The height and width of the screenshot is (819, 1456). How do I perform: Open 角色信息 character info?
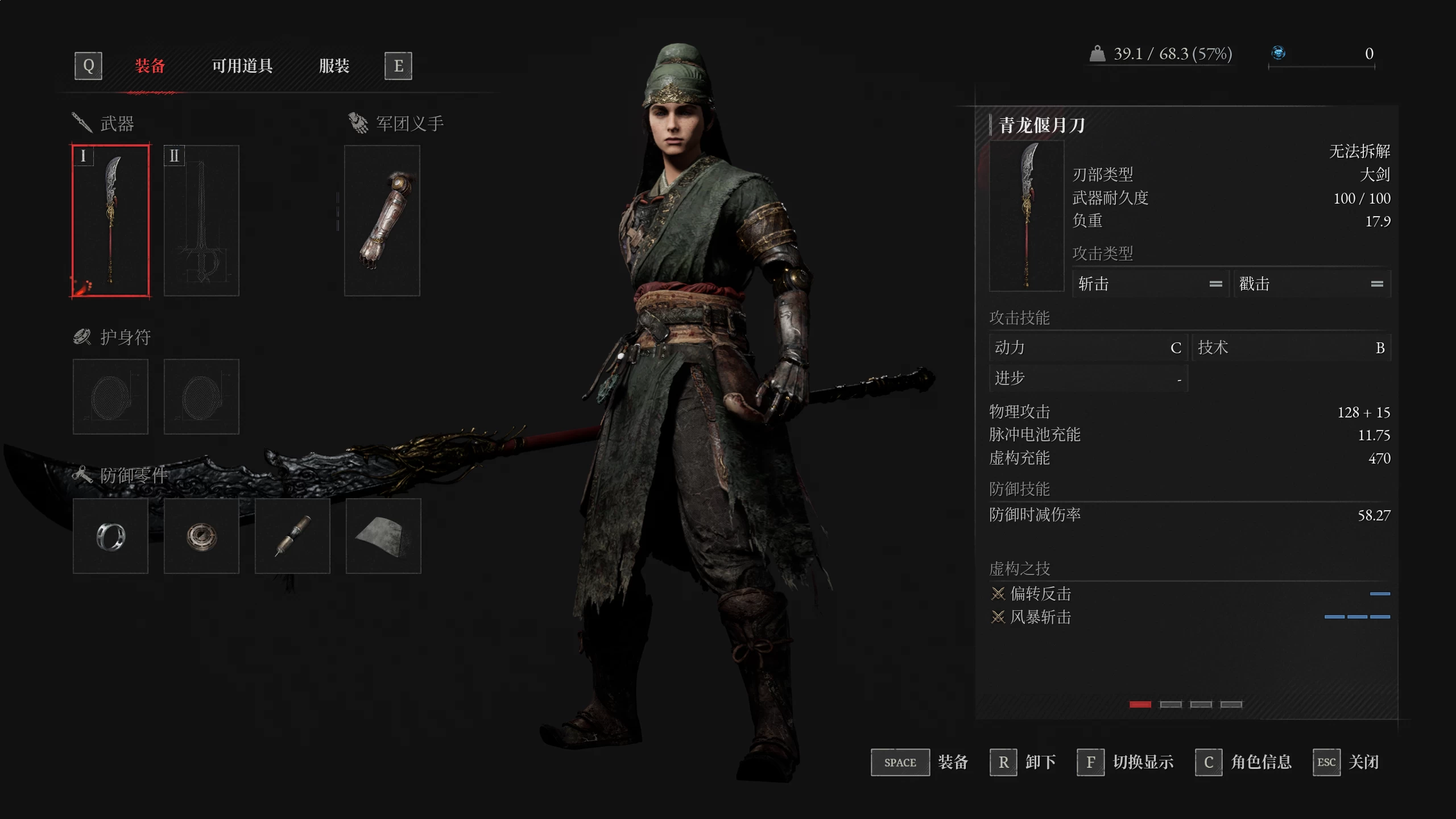tap(1244, 762)
